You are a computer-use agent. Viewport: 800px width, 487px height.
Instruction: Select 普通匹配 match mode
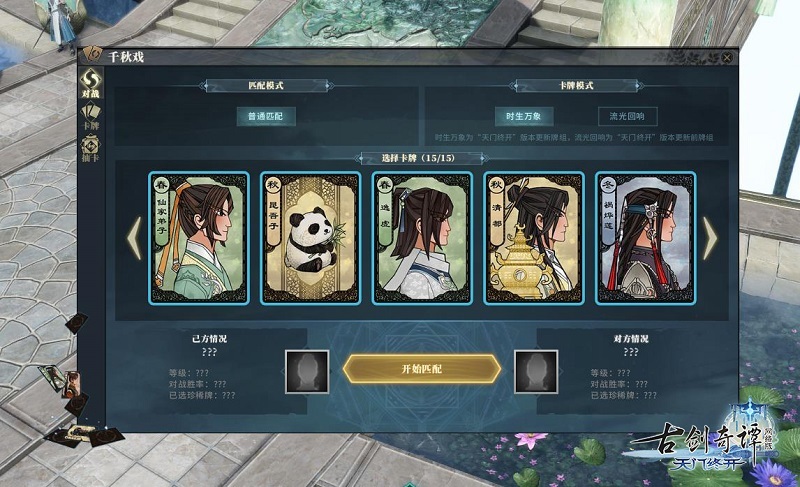pyautogui.click(x=266, y=117)
